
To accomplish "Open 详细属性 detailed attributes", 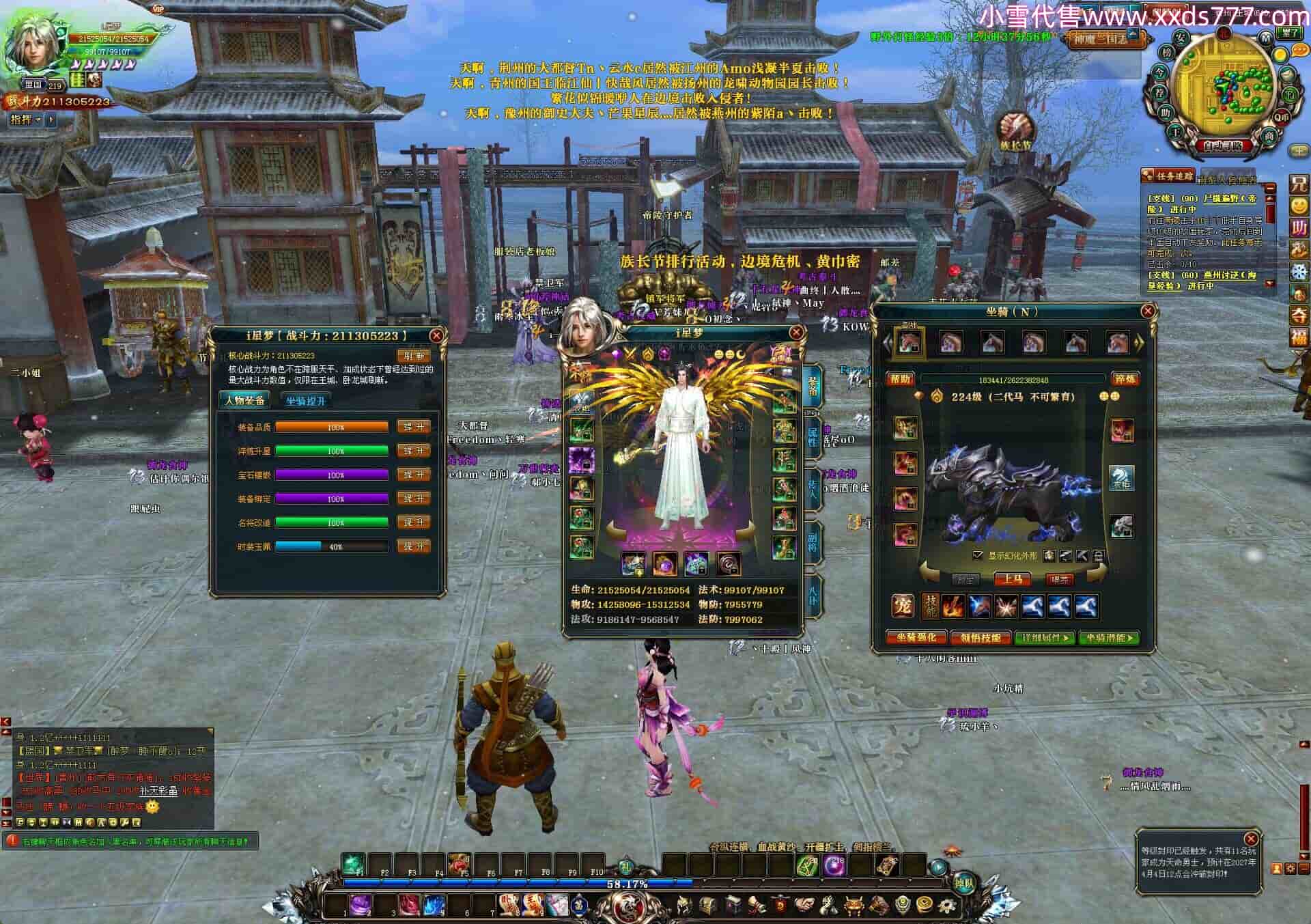I will [x=1045, y=638].
